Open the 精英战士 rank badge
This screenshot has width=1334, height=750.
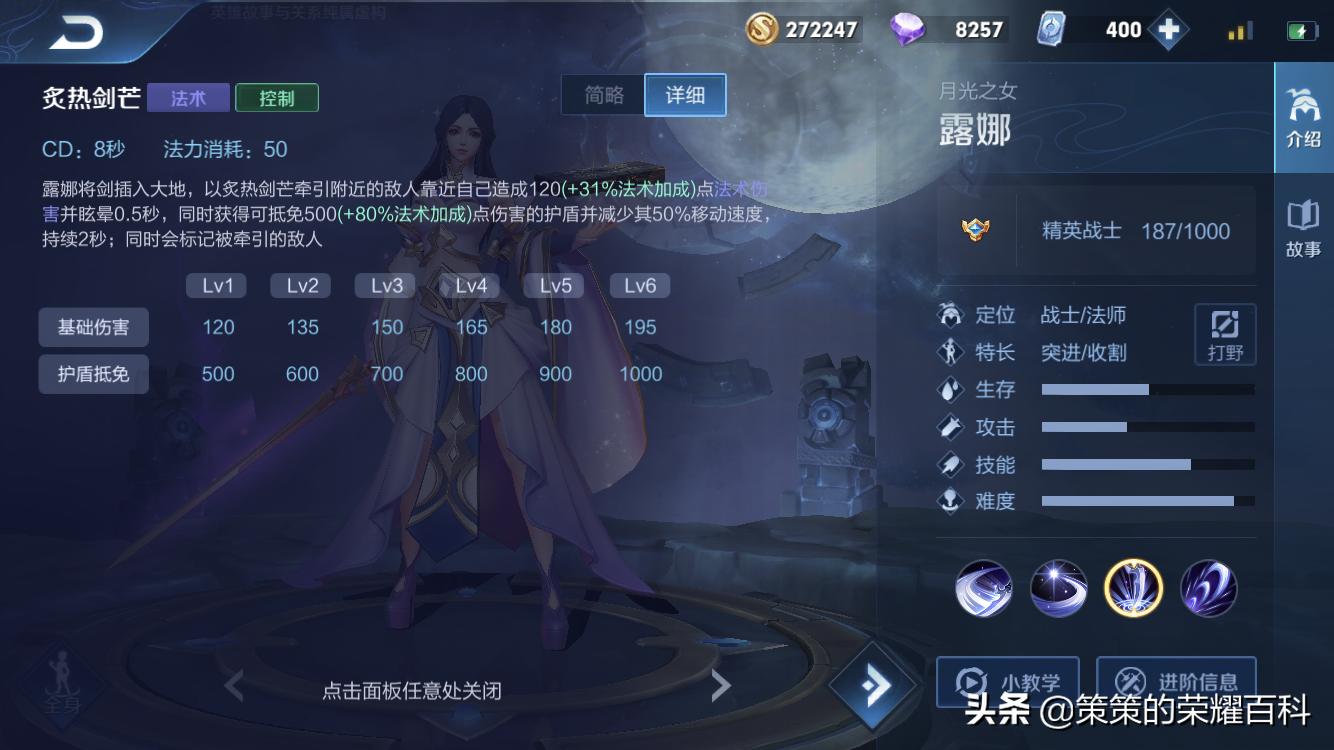coord(977,229)
